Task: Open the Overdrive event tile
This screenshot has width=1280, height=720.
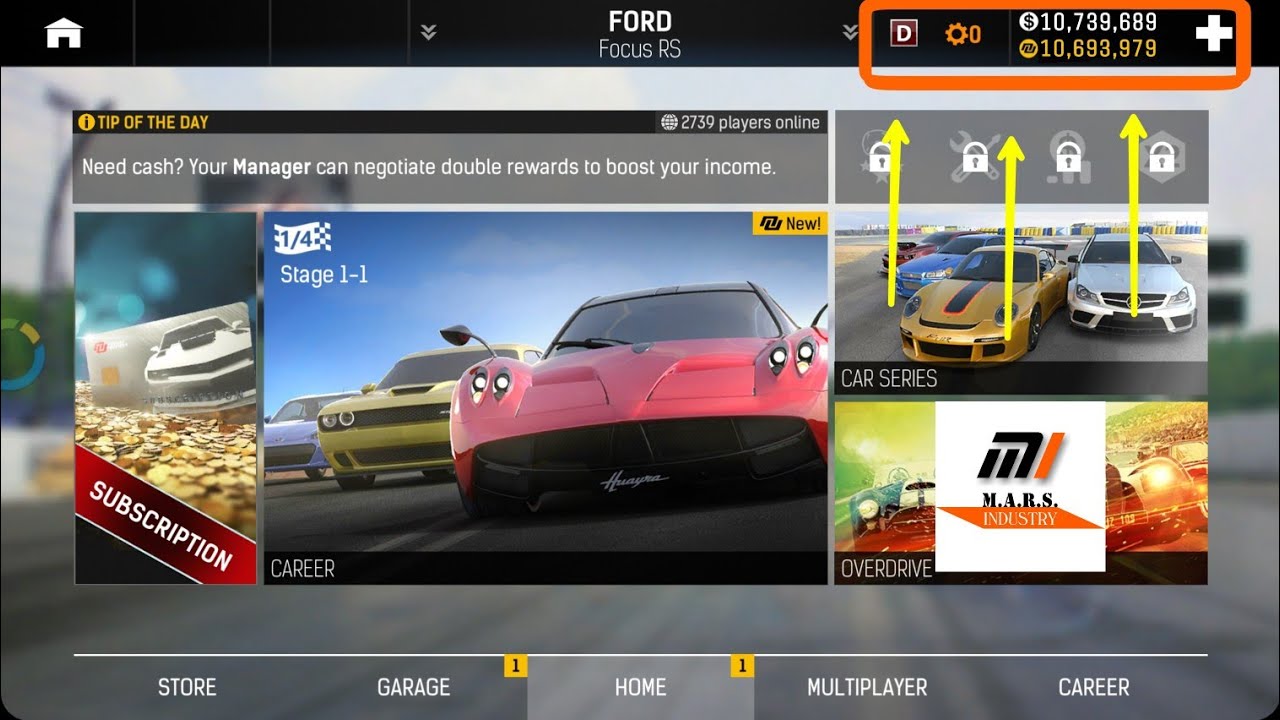Action: 1021,492
